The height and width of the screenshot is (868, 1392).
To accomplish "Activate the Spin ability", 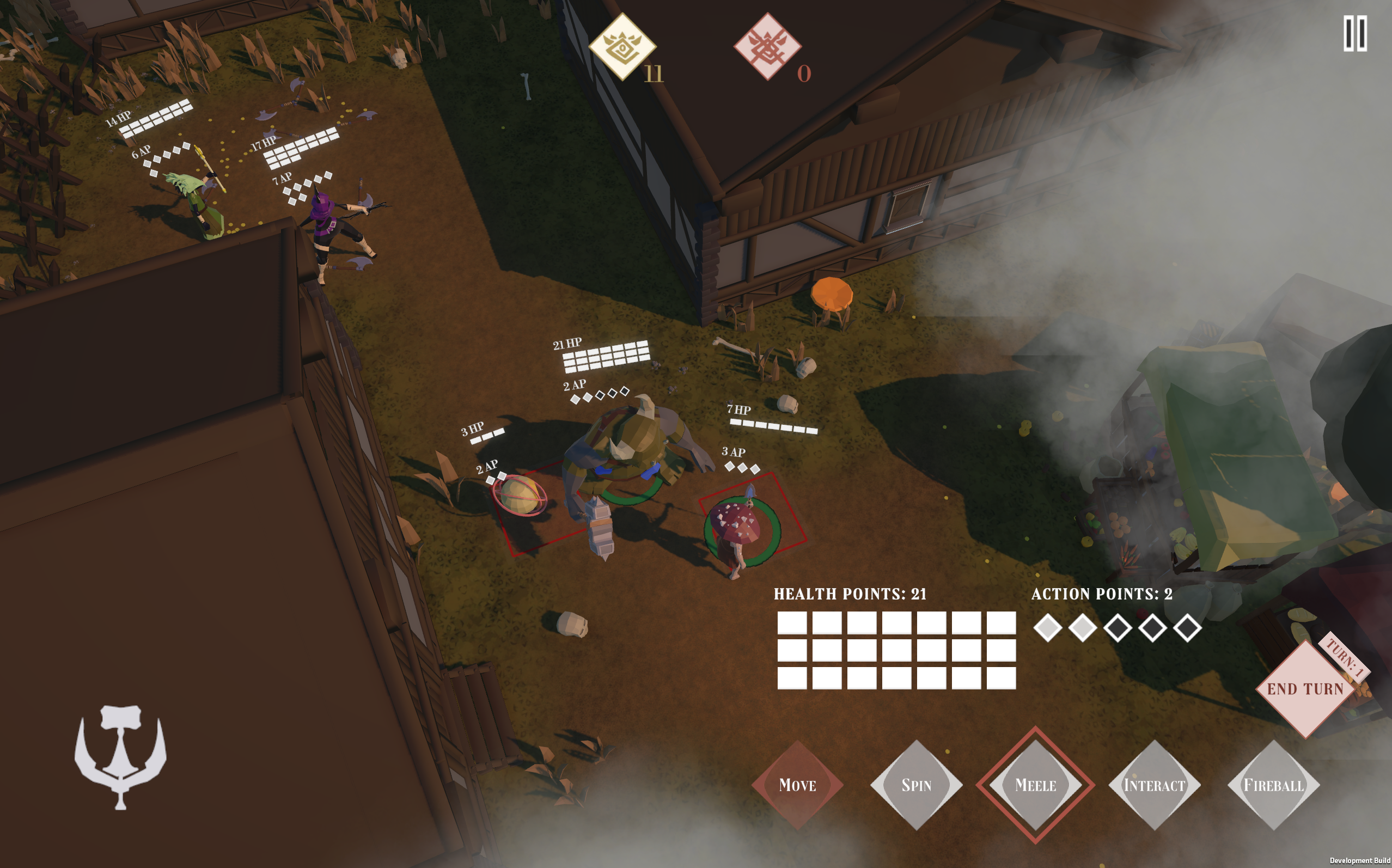I will (x=916, y=785).
